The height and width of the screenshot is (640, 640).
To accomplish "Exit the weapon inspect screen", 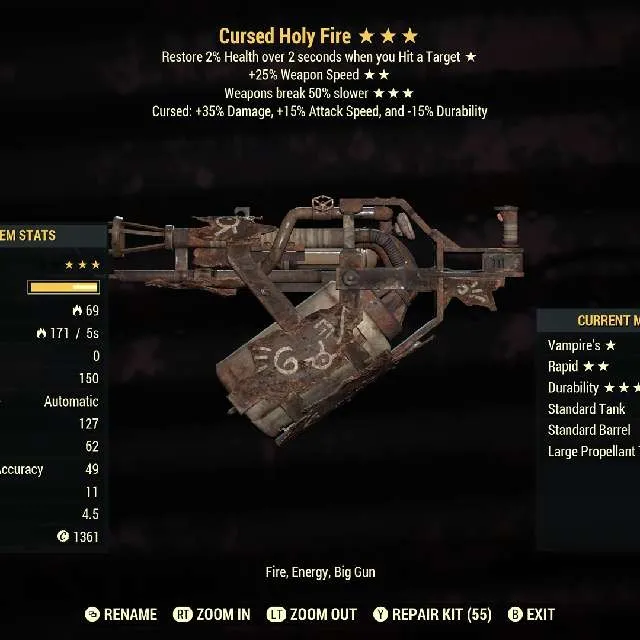I will coord(532,614).
